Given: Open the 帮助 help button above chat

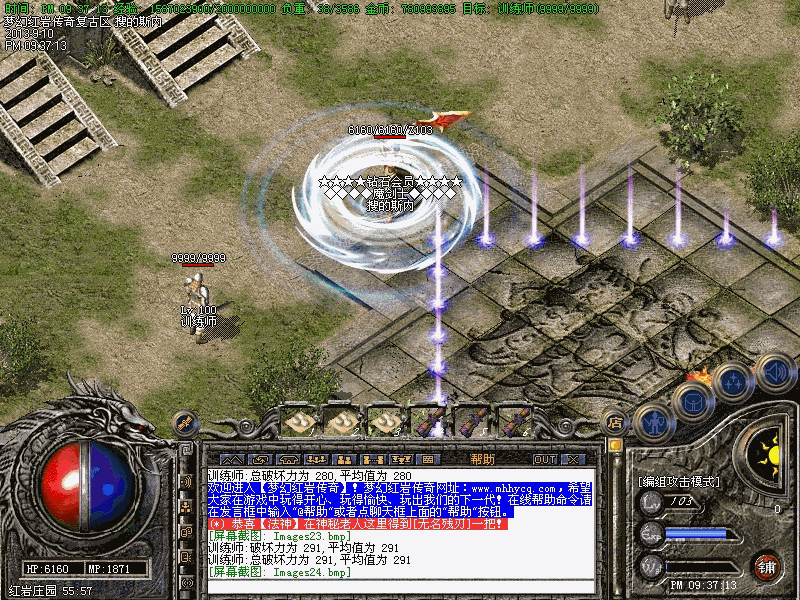Looking at the screenshot, I should click(x=482, y=459).
